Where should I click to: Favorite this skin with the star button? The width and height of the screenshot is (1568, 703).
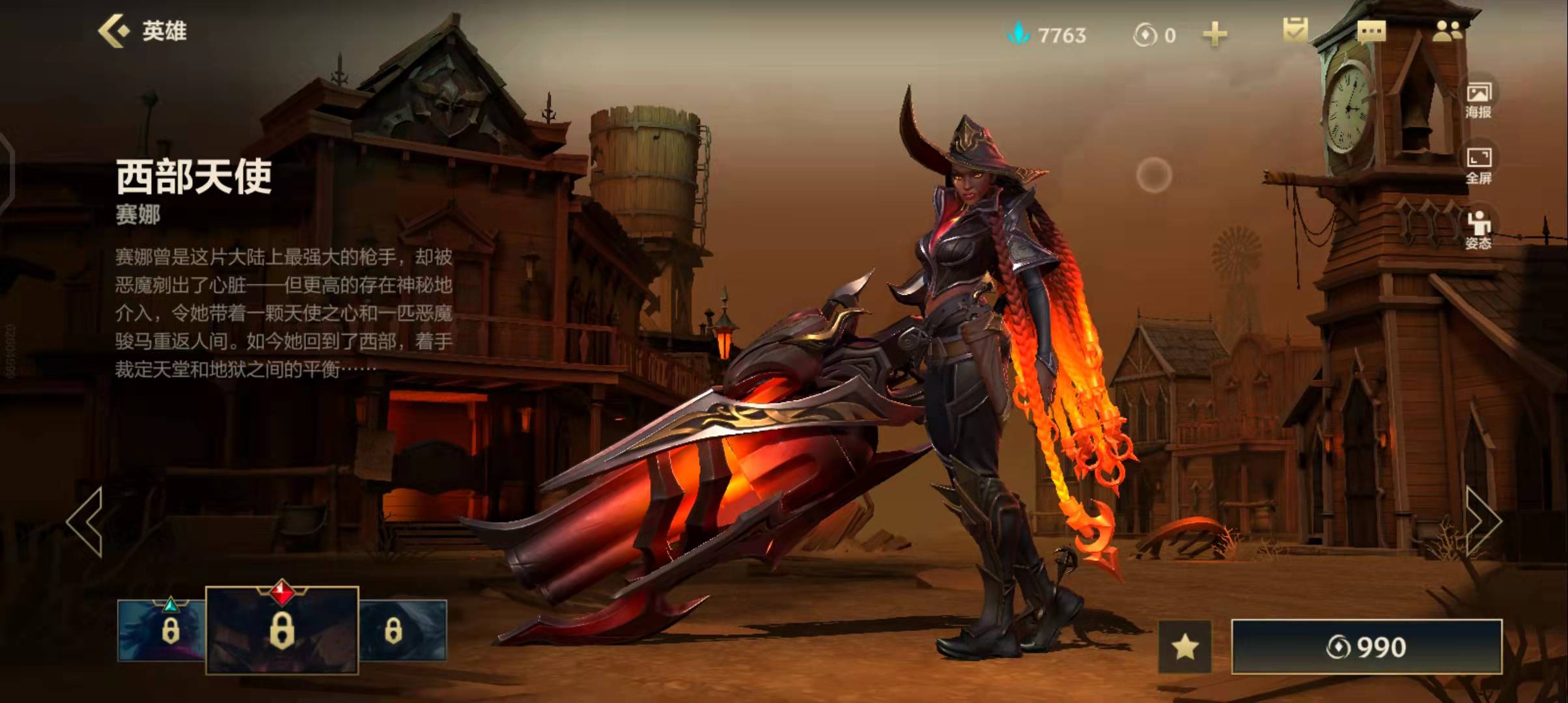tap(1184, 647)
